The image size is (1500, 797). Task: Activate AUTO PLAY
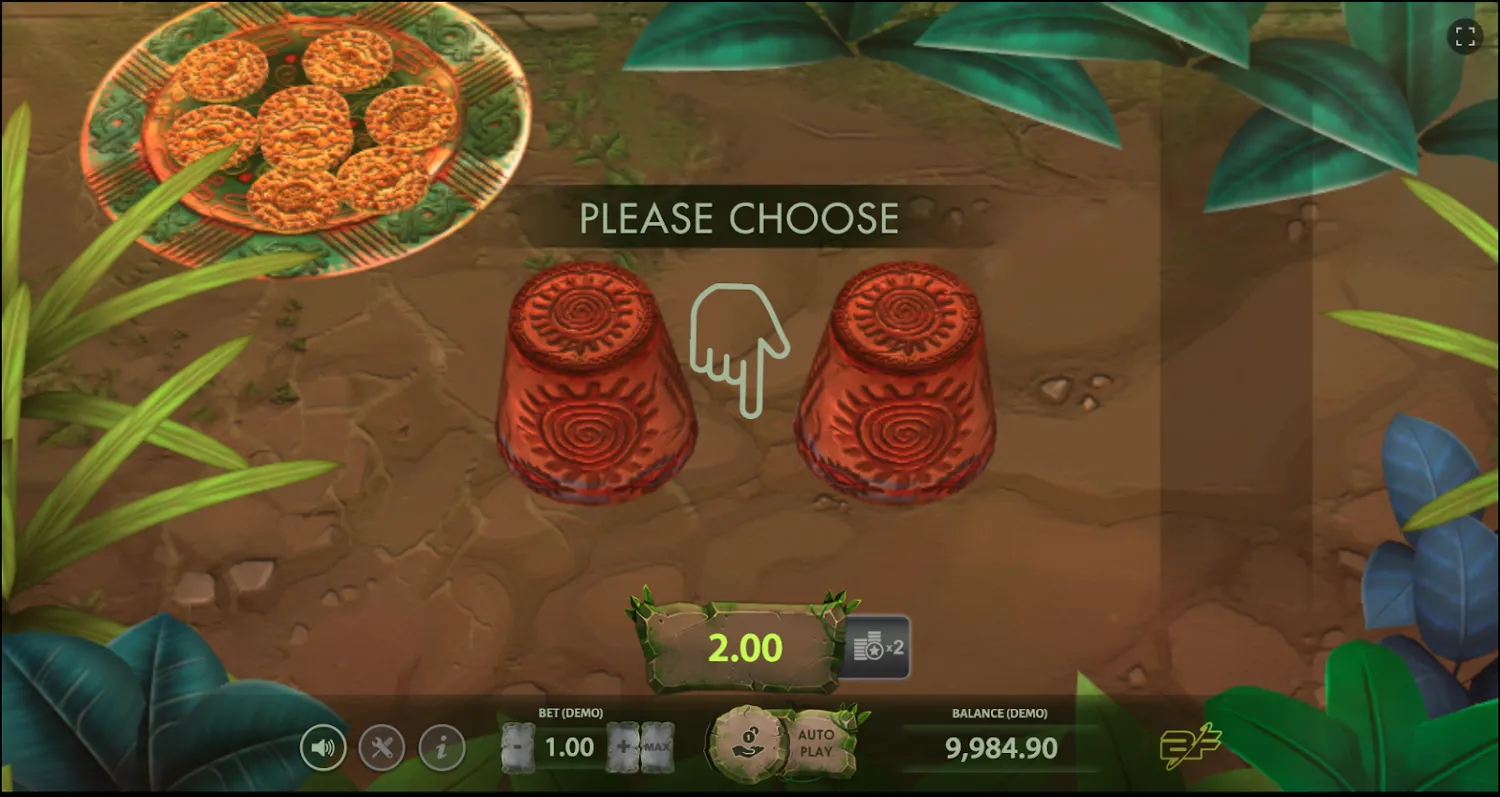[x=818, y=742]
